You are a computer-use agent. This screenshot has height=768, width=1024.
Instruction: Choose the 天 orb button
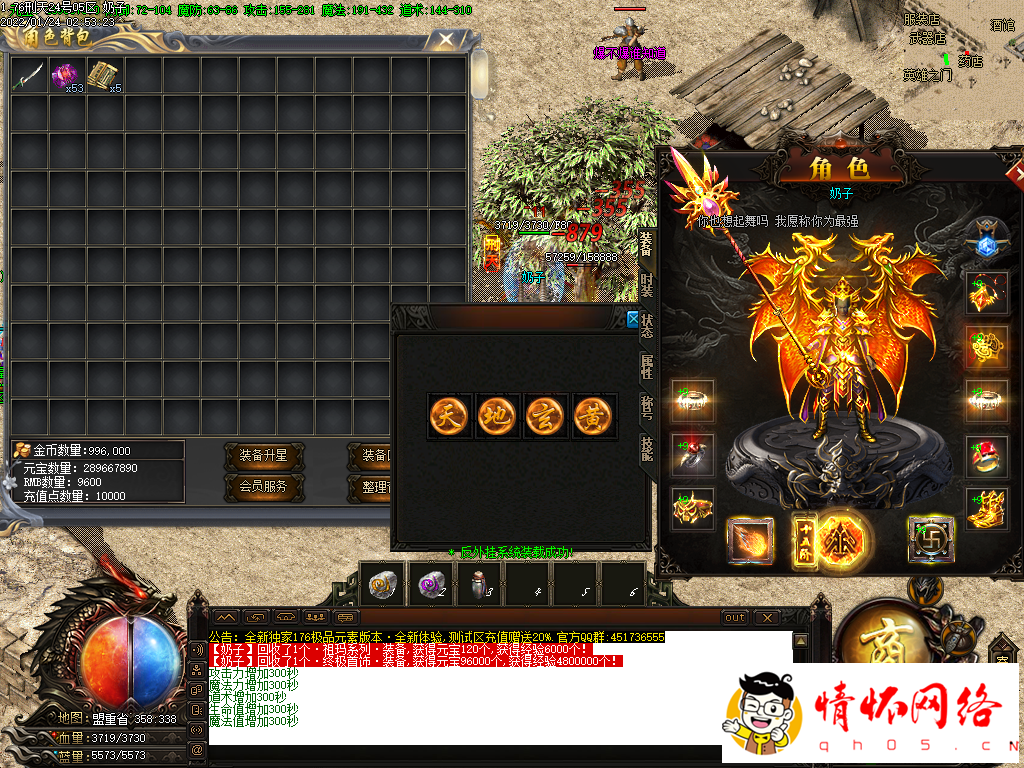coord(449,415)
